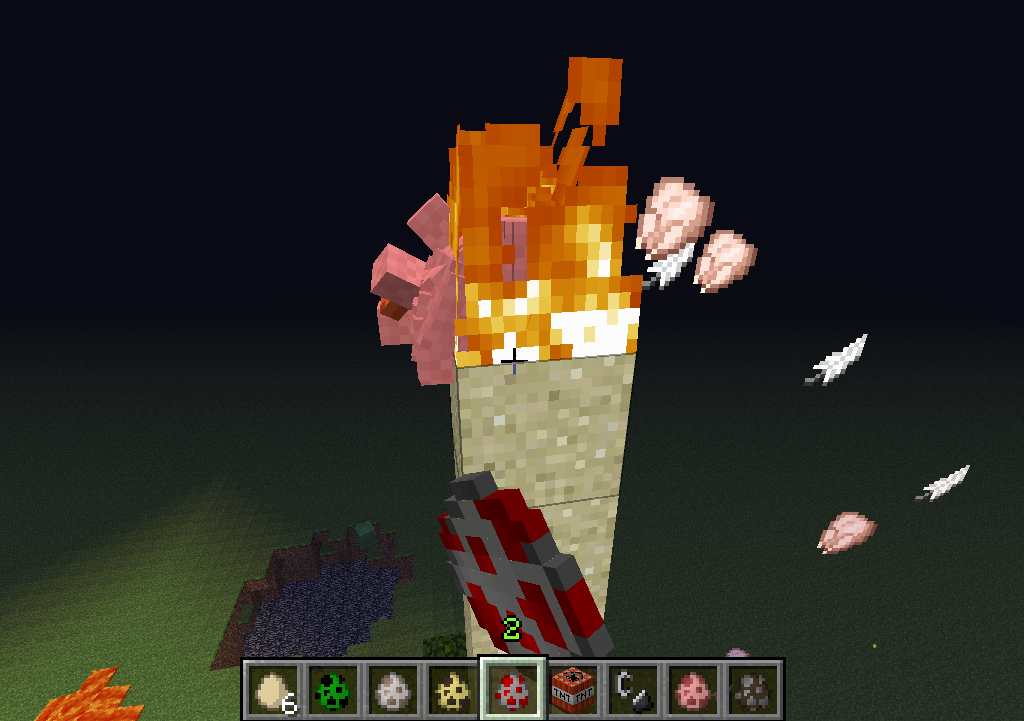Select the highlighted red-spotted spawn egg slot
Screen dimensions: 1024x721
tap(512, 688)
